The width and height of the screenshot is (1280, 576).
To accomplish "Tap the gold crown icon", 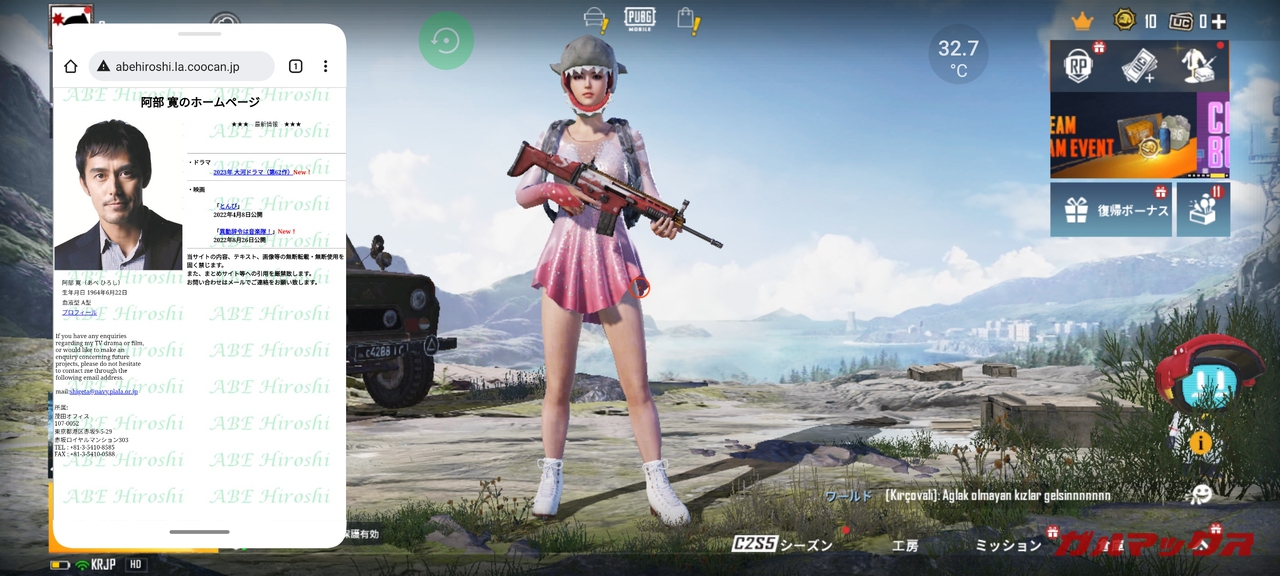I will point(1082,21).
